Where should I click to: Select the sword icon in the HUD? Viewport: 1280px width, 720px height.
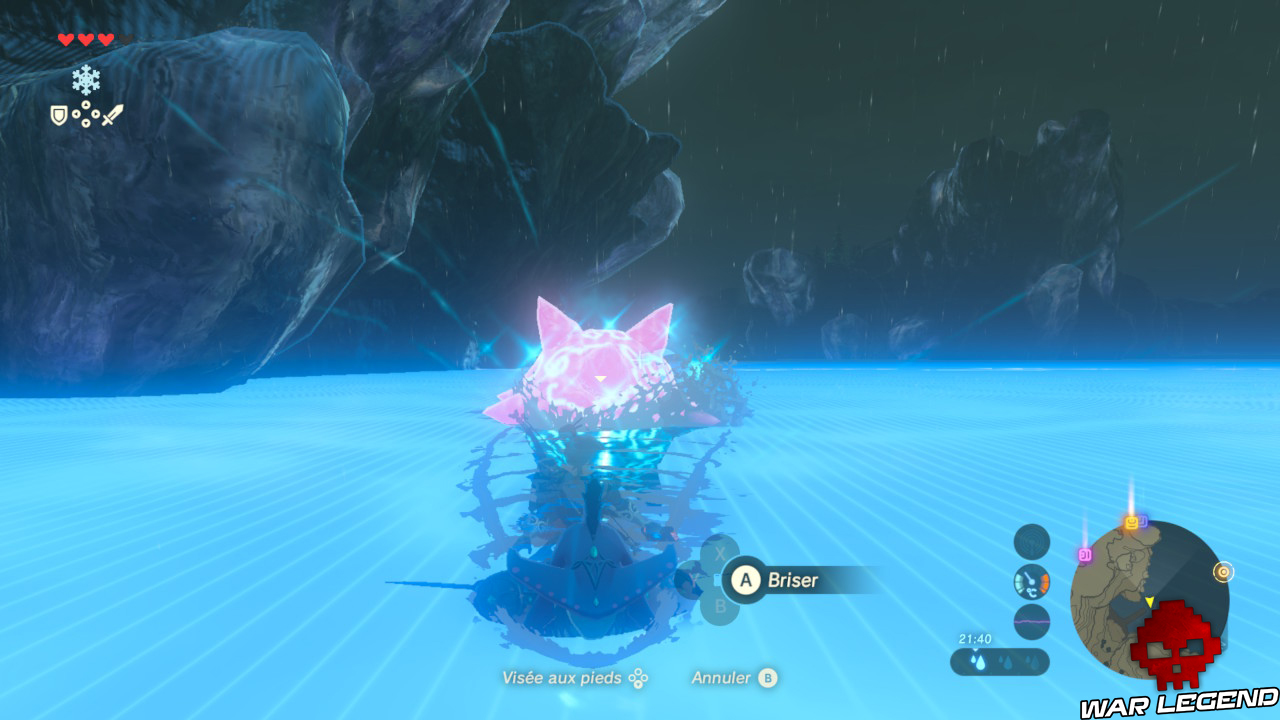[x=114, y=112]
